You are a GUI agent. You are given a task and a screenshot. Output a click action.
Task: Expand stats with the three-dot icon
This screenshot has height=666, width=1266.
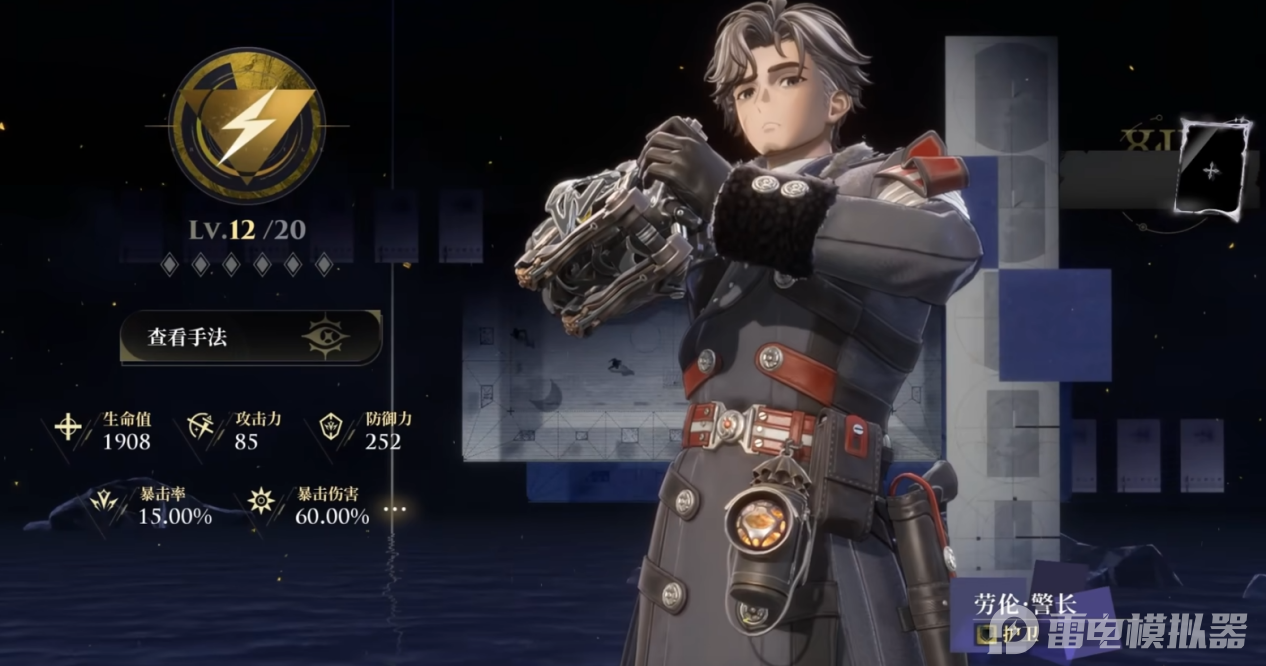(x=396, y=509)
